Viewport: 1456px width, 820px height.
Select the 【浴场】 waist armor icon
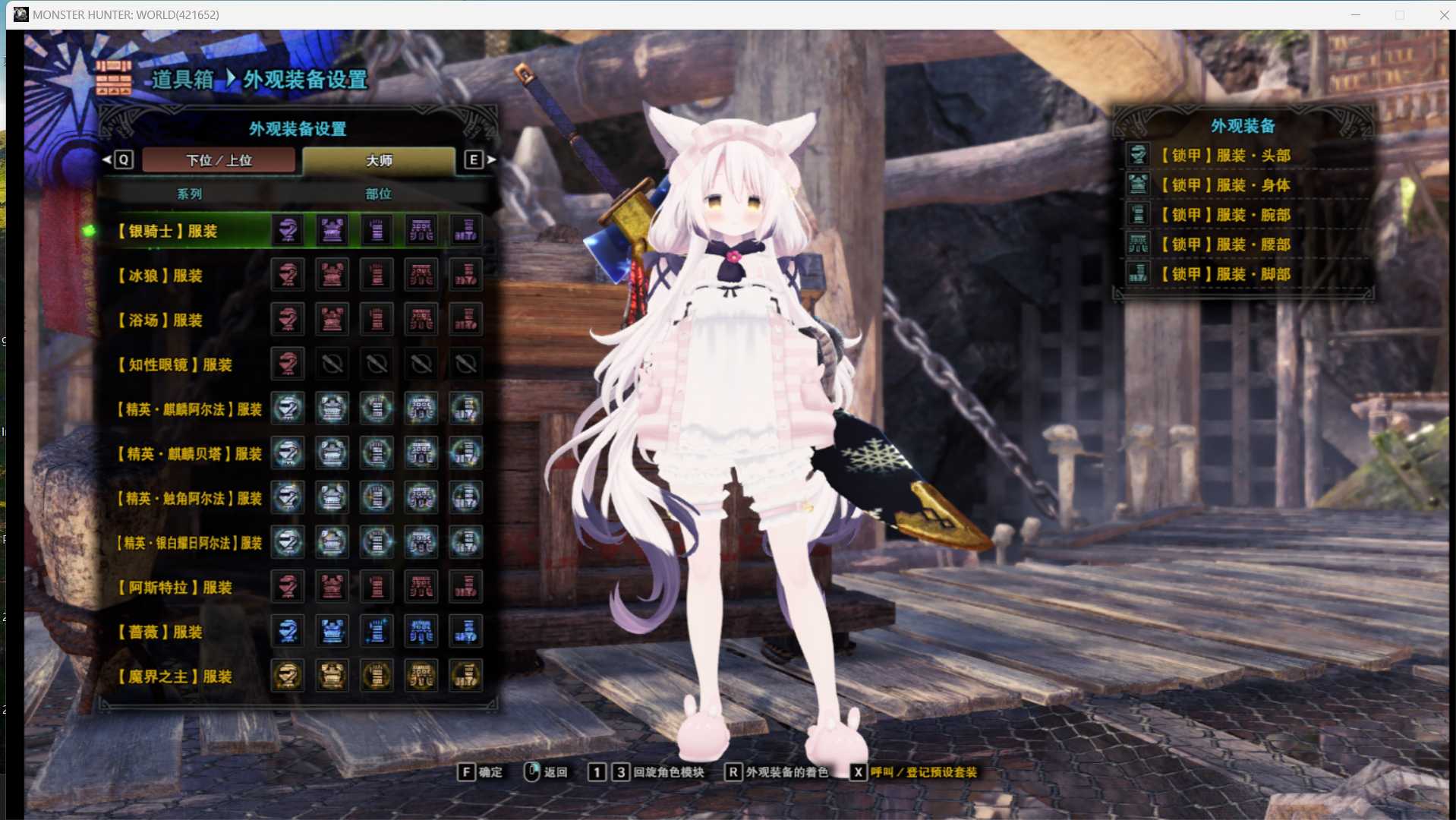421,319
